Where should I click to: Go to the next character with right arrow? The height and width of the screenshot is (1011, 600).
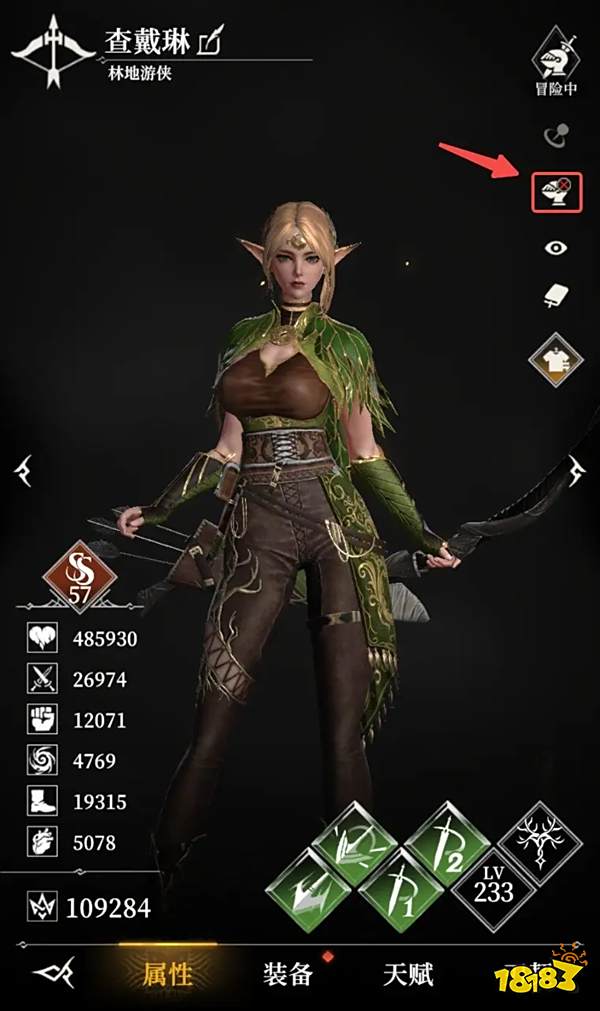(578, 468)
